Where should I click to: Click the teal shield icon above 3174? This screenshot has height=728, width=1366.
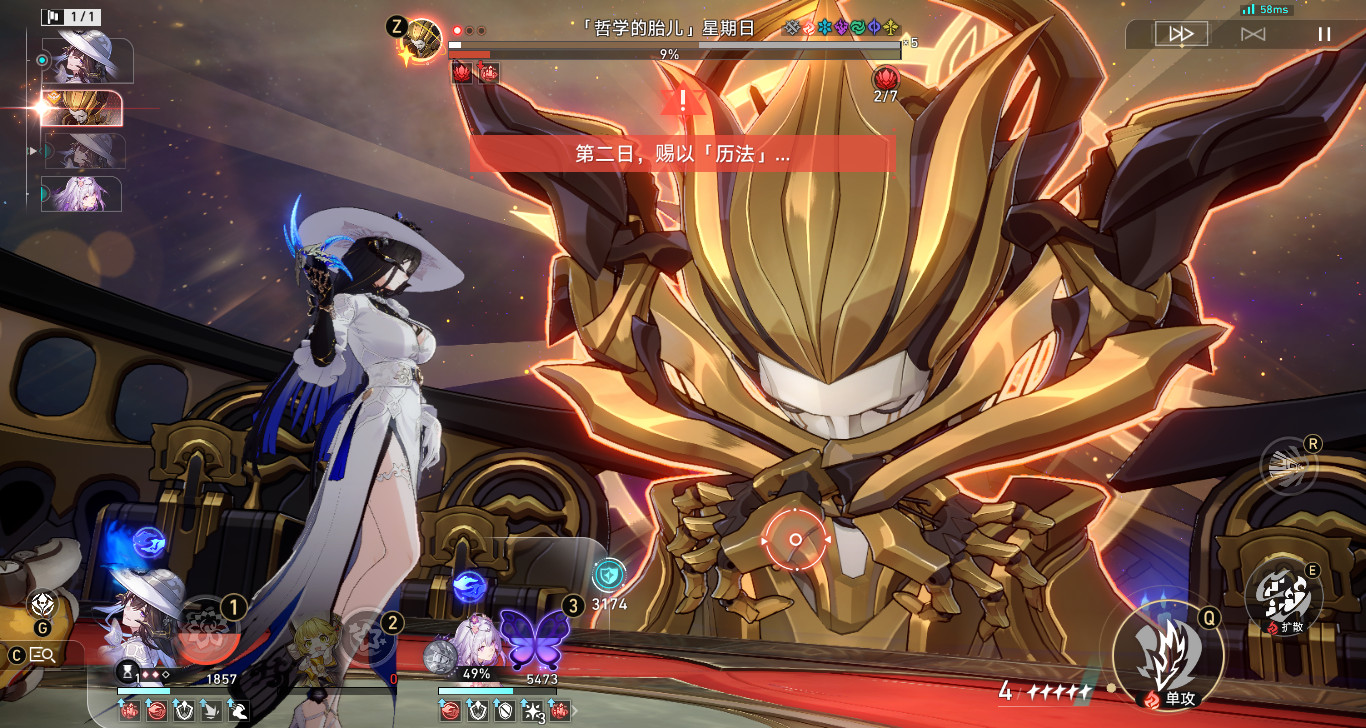tap(608, 574)
